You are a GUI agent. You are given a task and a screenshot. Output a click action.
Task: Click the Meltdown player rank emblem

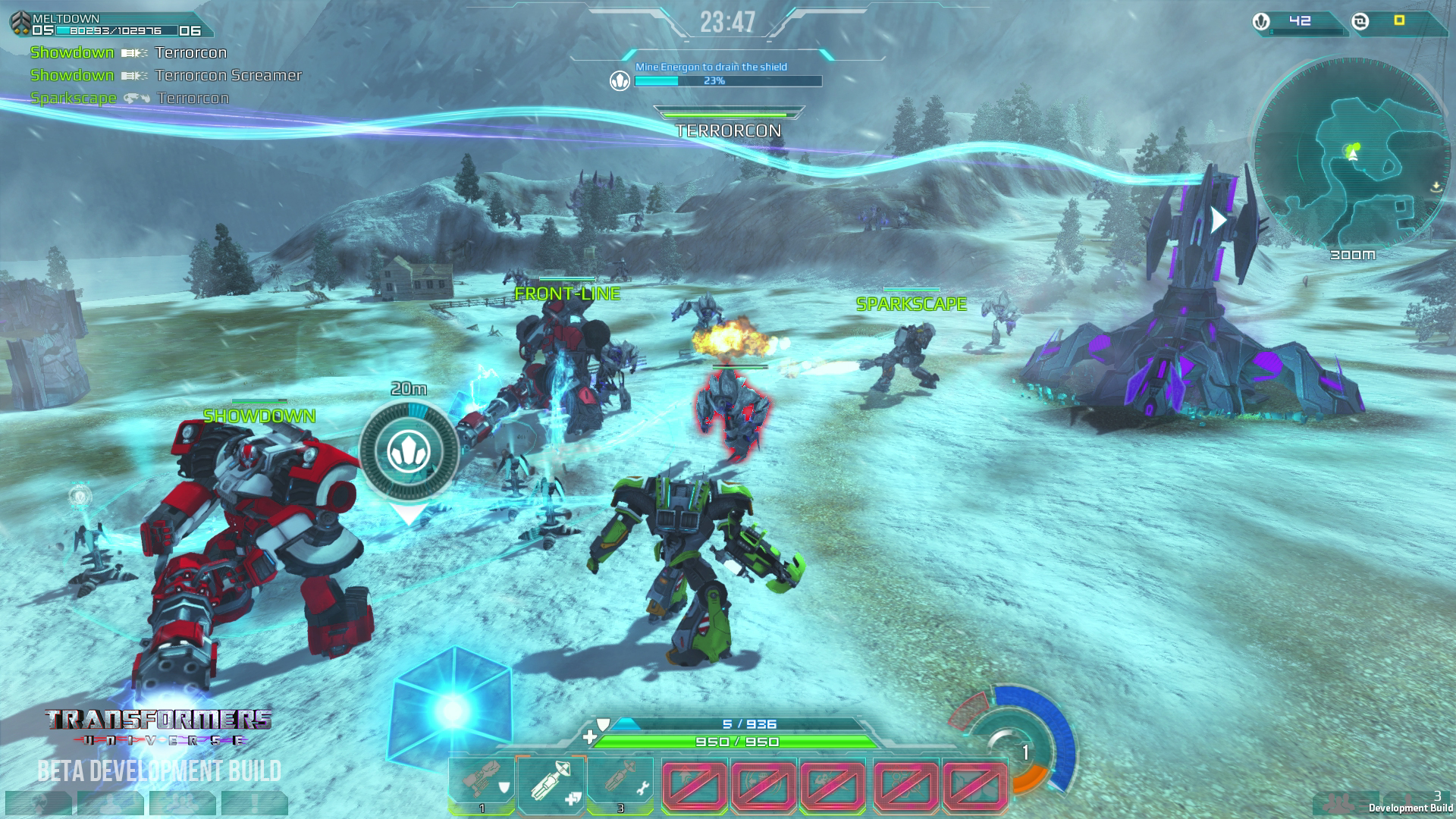(20, 24)
